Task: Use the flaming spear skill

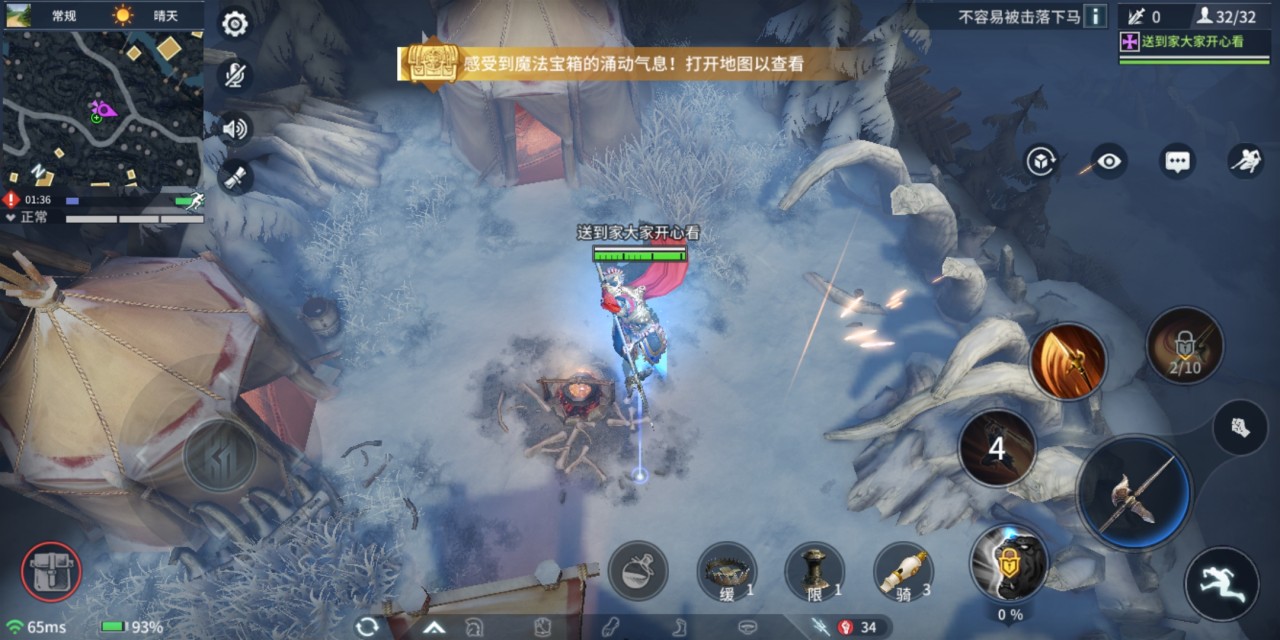Action: pos(1068,361)
